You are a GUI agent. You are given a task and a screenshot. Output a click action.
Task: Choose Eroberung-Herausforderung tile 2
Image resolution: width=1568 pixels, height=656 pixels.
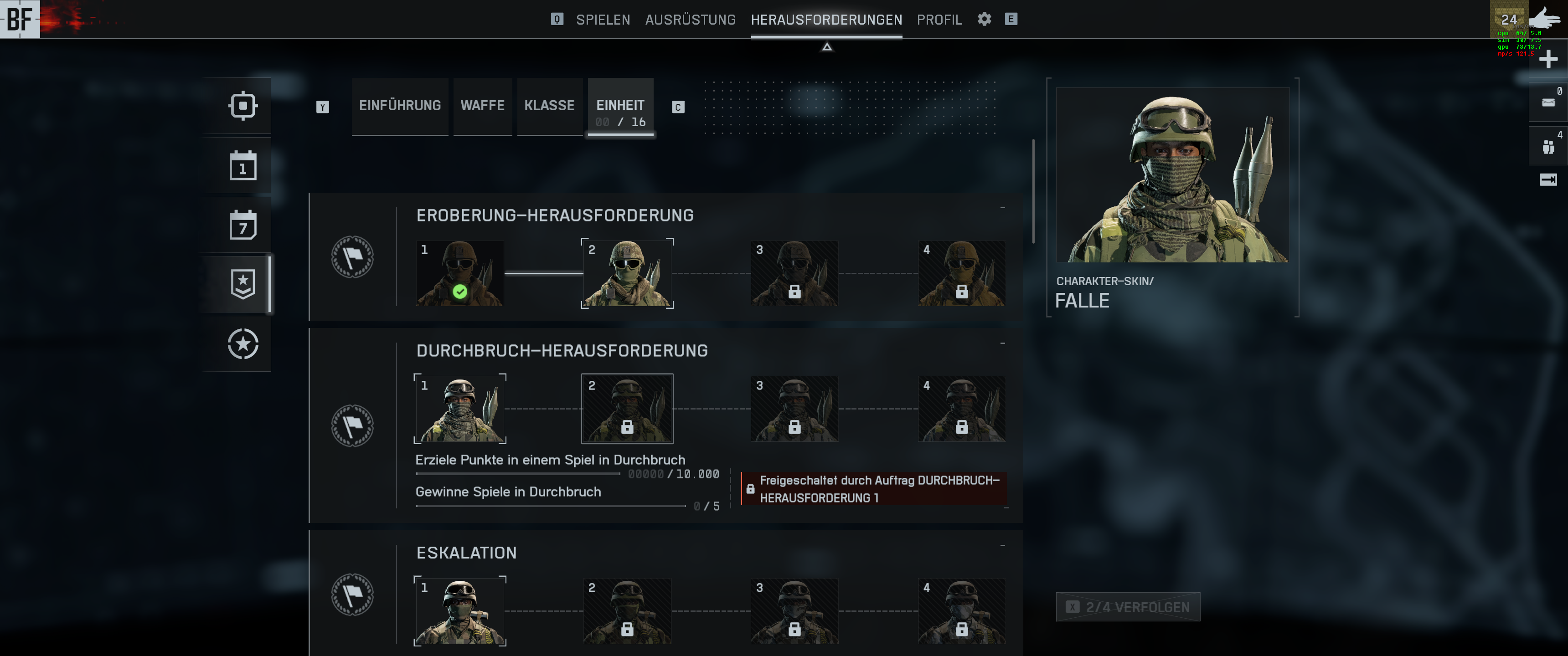(627, 273)
